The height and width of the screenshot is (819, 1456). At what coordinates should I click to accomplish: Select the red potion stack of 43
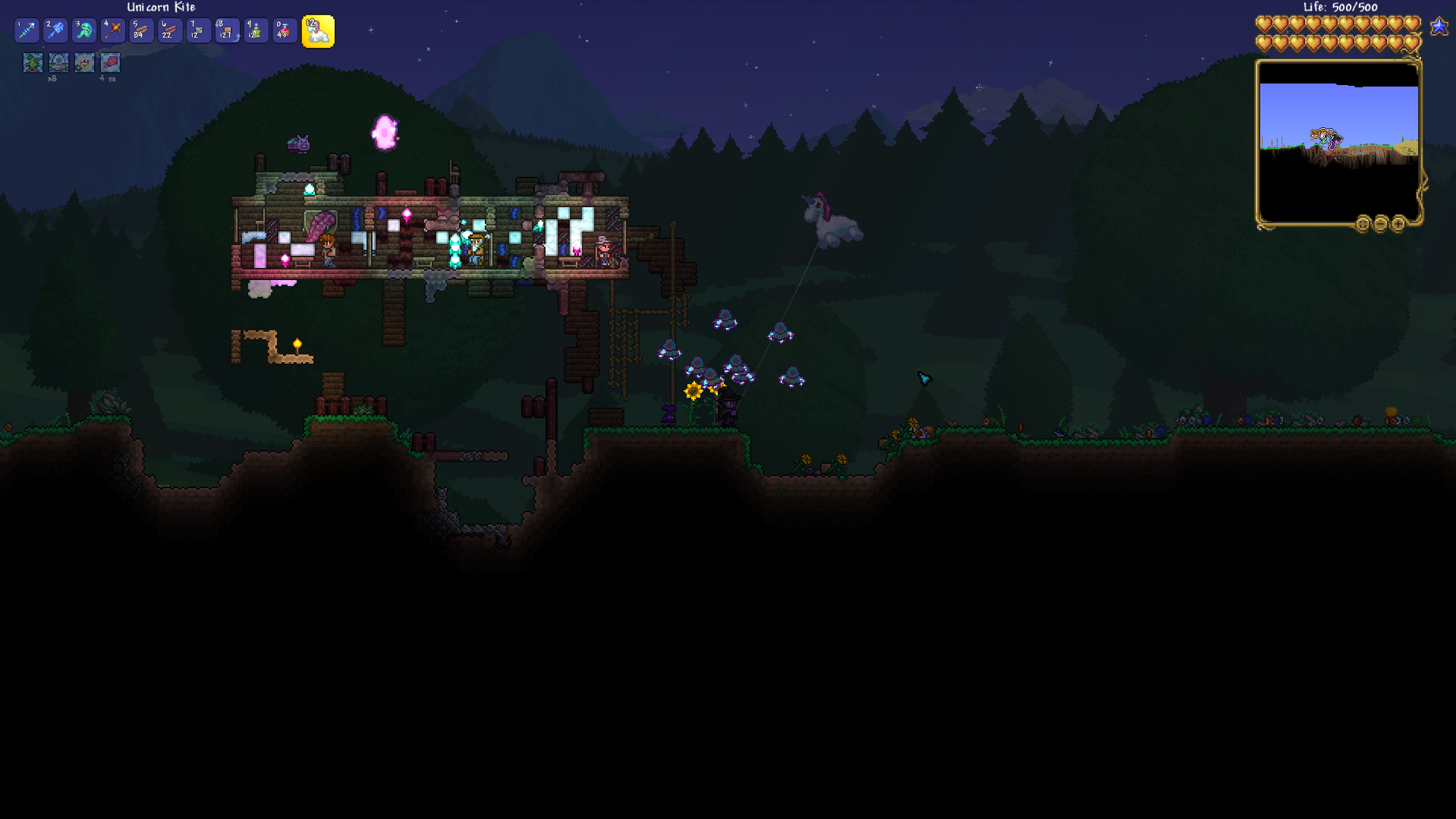tap(285, 31)
